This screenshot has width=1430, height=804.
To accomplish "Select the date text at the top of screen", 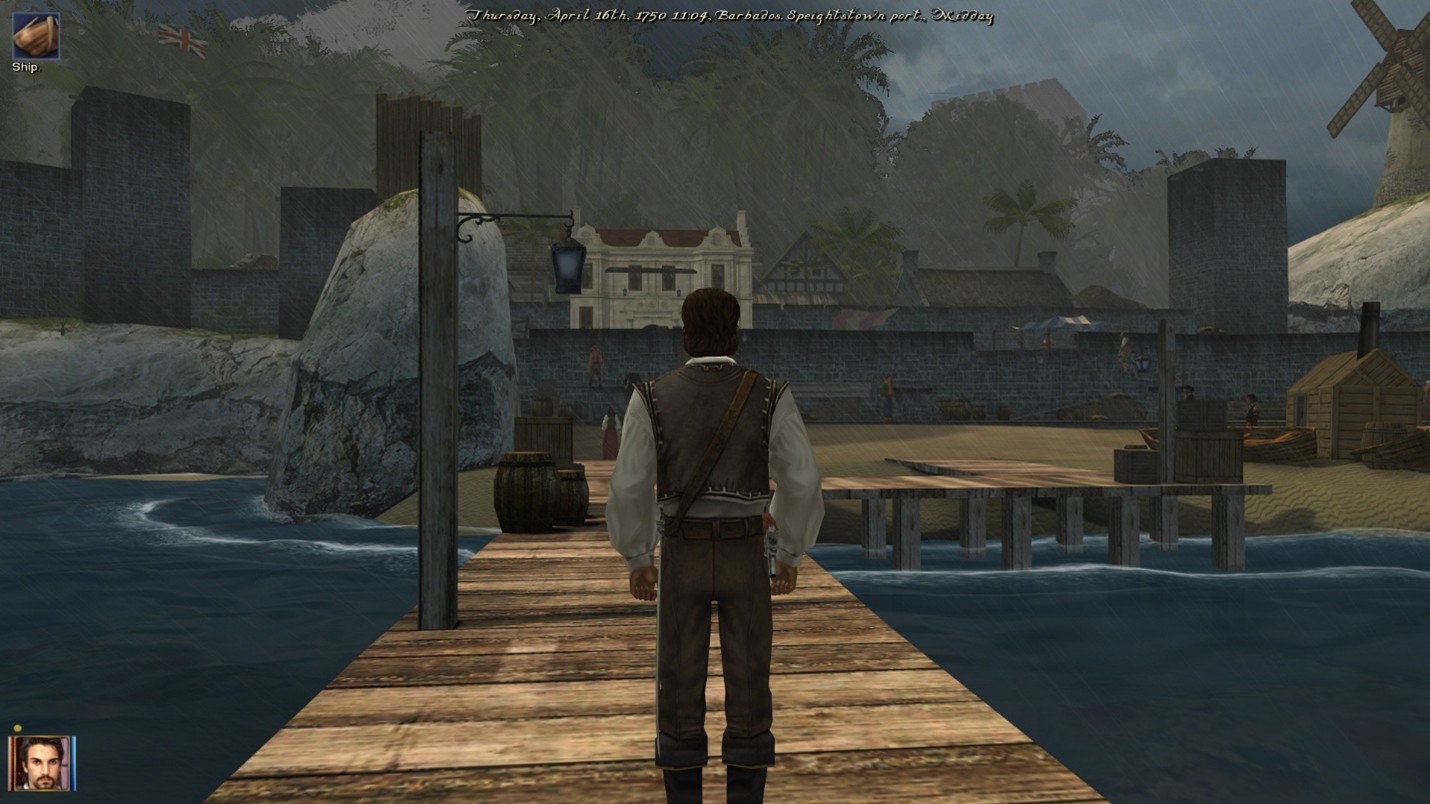I will 730,14.
